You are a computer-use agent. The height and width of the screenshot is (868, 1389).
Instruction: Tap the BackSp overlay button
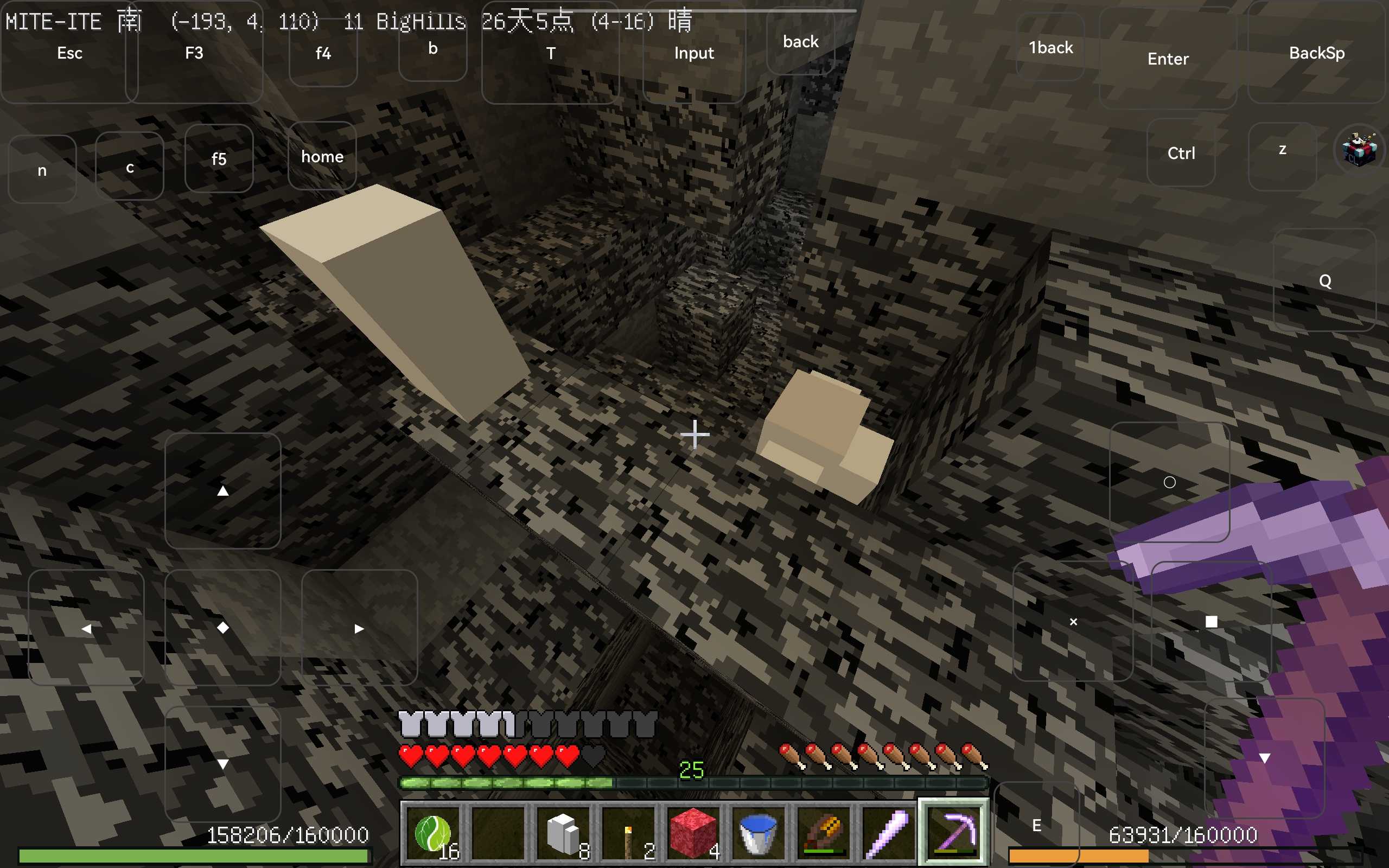click(1317, 53)
